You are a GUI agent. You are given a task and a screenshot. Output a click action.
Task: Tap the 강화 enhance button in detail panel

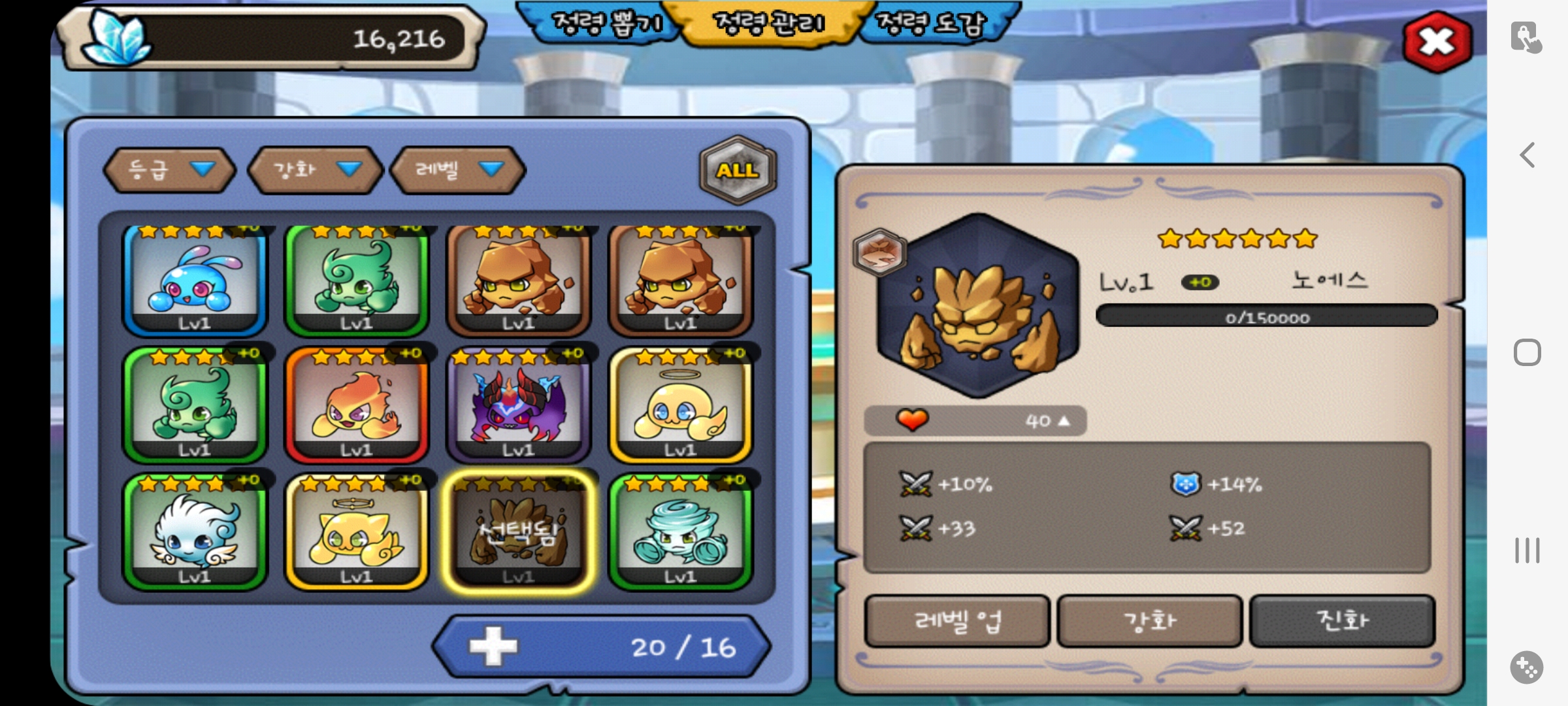coord(1149,620)
